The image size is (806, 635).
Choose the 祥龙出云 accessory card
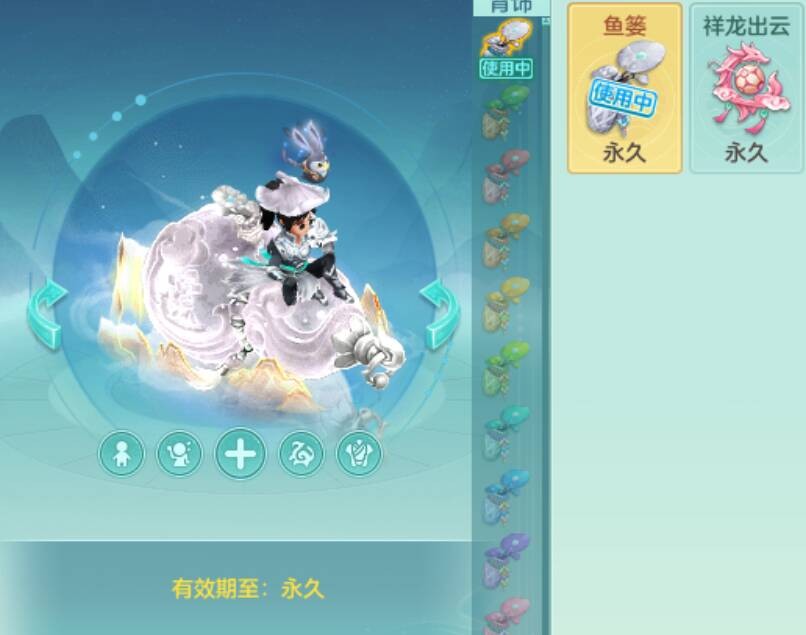[746, 88]
